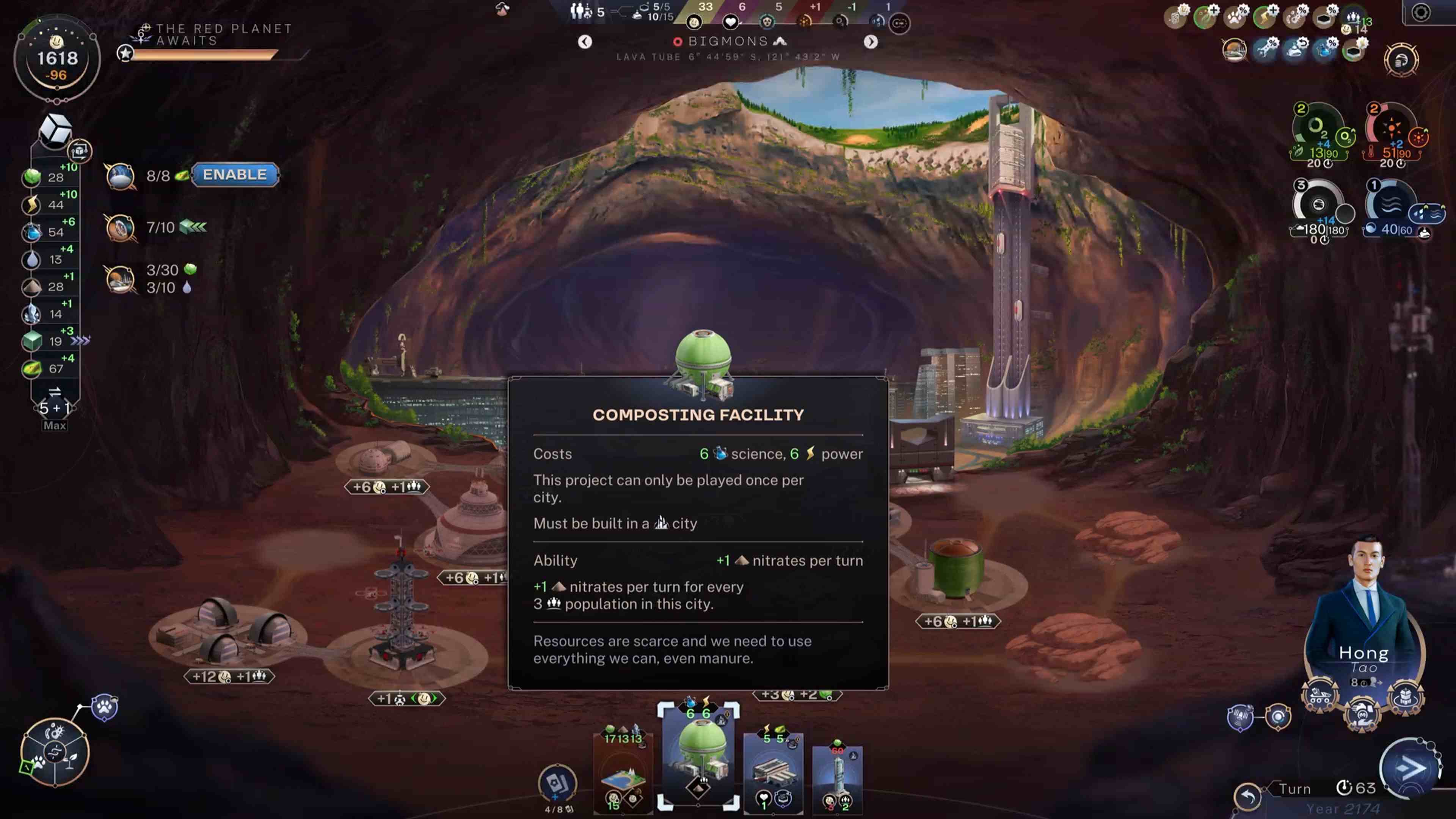
Task: Open the next city with the right chevron
Action: coord(871,42)
